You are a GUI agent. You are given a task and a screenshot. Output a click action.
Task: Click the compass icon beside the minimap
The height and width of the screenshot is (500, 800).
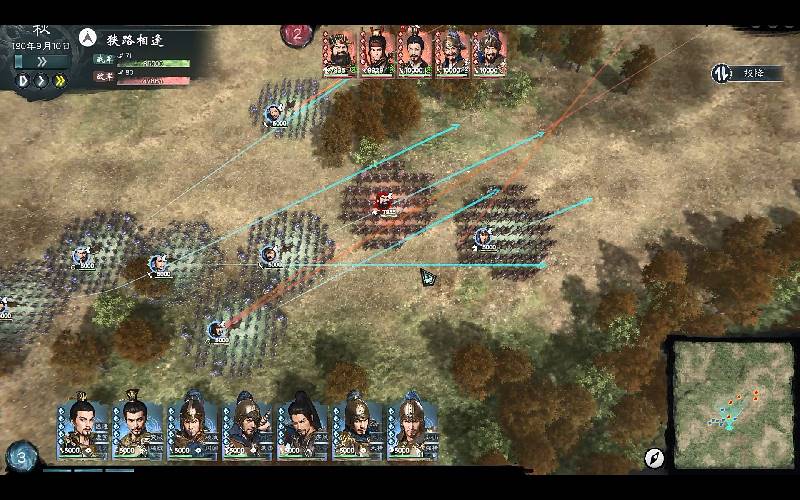pos(654,458)
